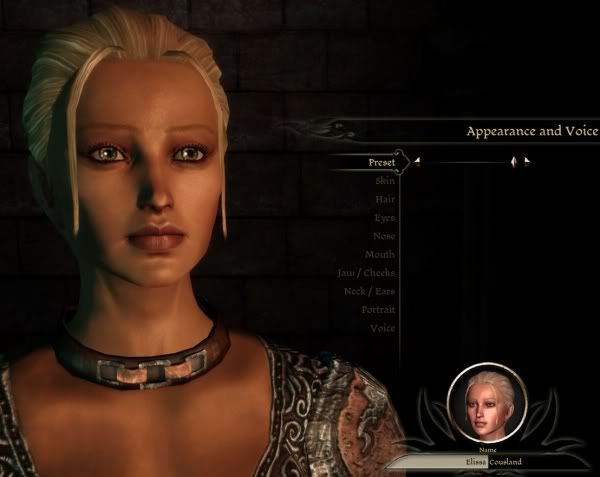Viewport: 600px width, 477px height.
Task: Select the Mouth category
Action: point(380,254)
